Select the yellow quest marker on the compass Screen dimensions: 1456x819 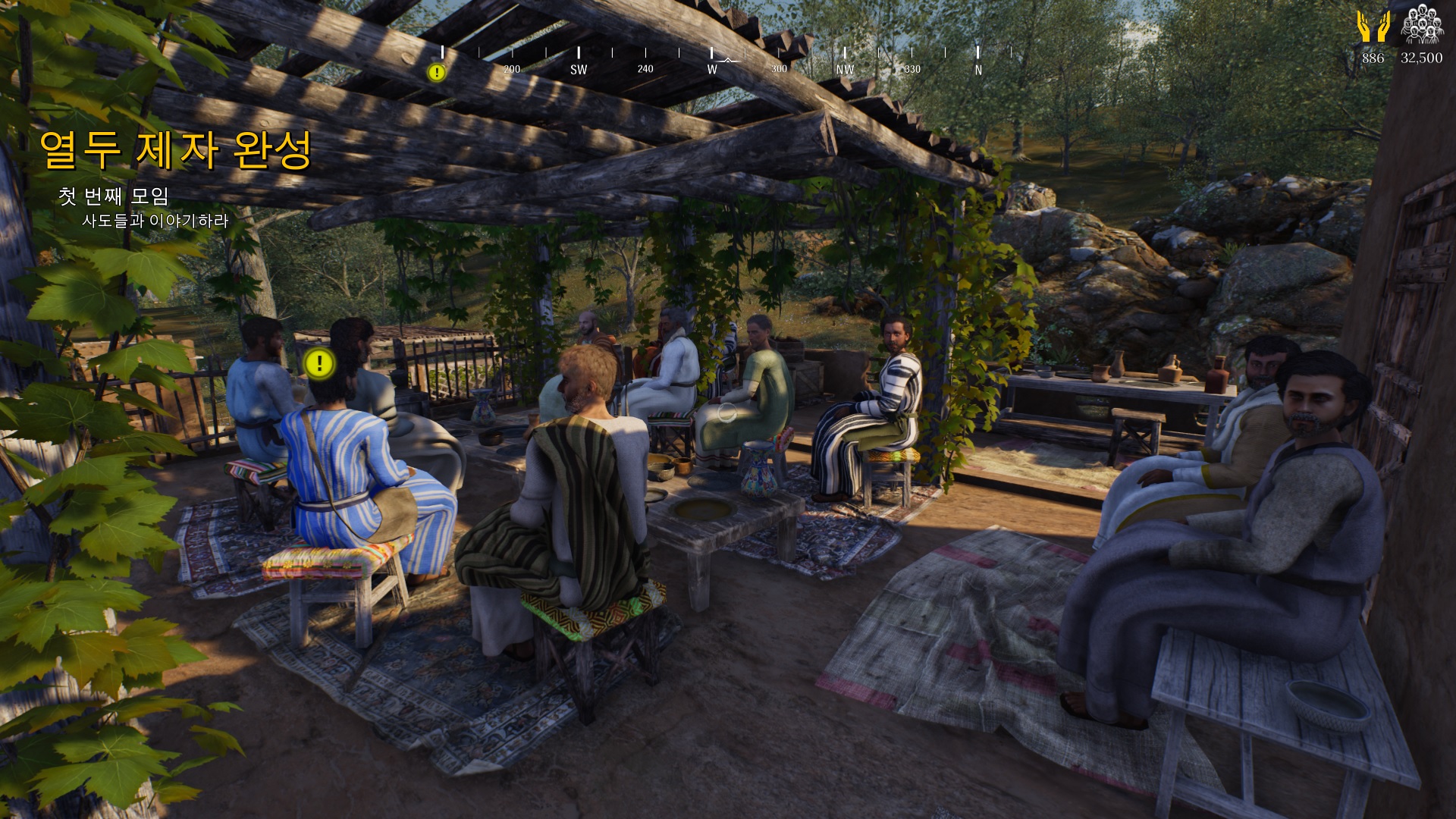pos(437,73)
